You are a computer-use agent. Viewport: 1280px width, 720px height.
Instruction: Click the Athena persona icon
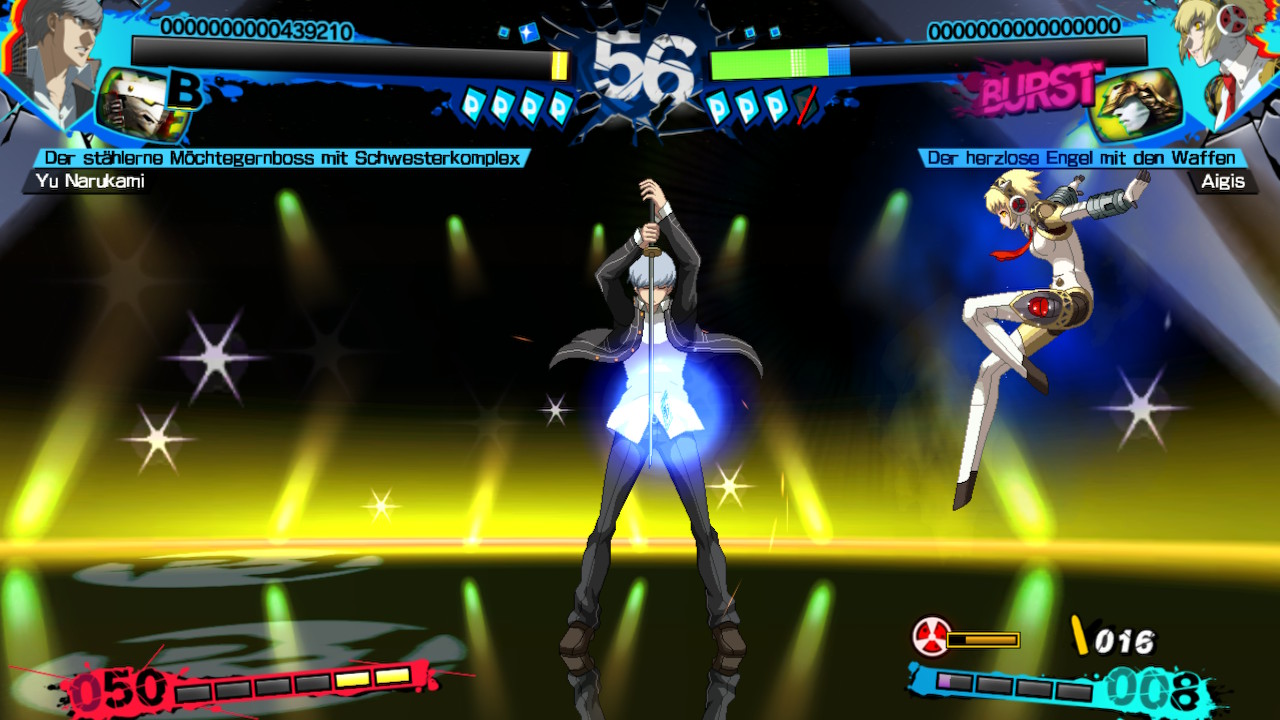1137,105
